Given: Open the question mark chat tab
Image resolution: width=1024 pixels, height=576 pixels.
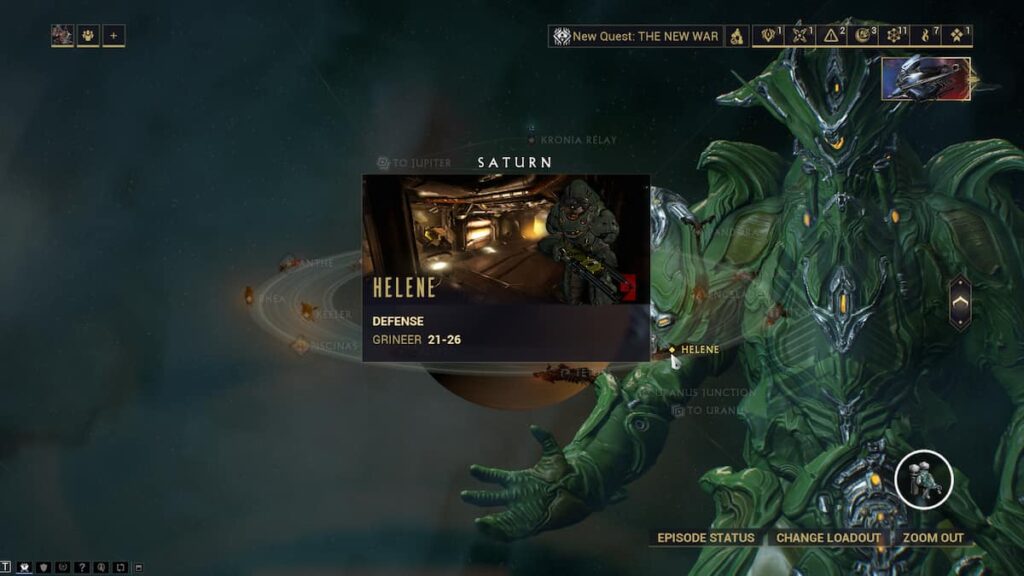Looking at the screenshot, I should pos(82,568).
